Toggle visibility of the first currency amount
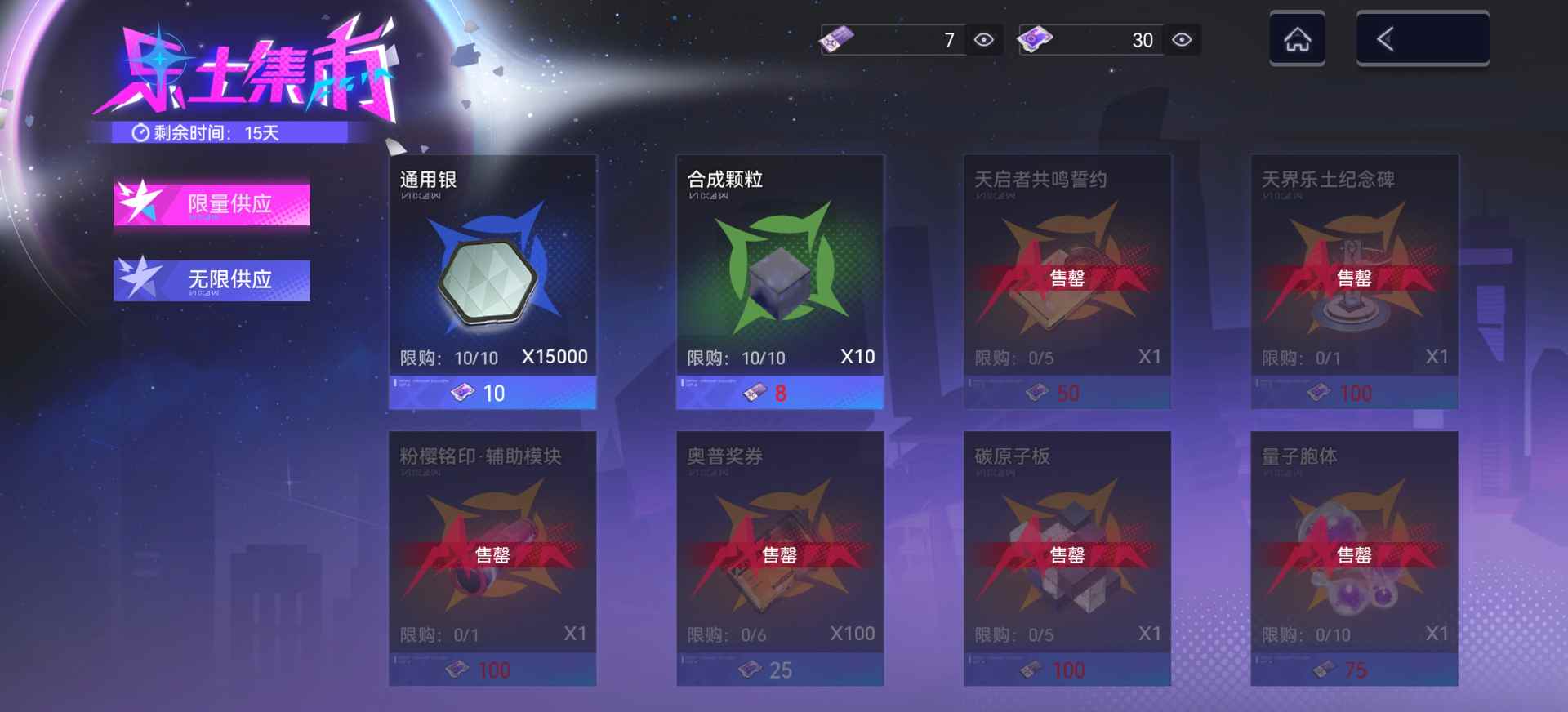This screenshot has height=712, width=1568. (984, 38)
